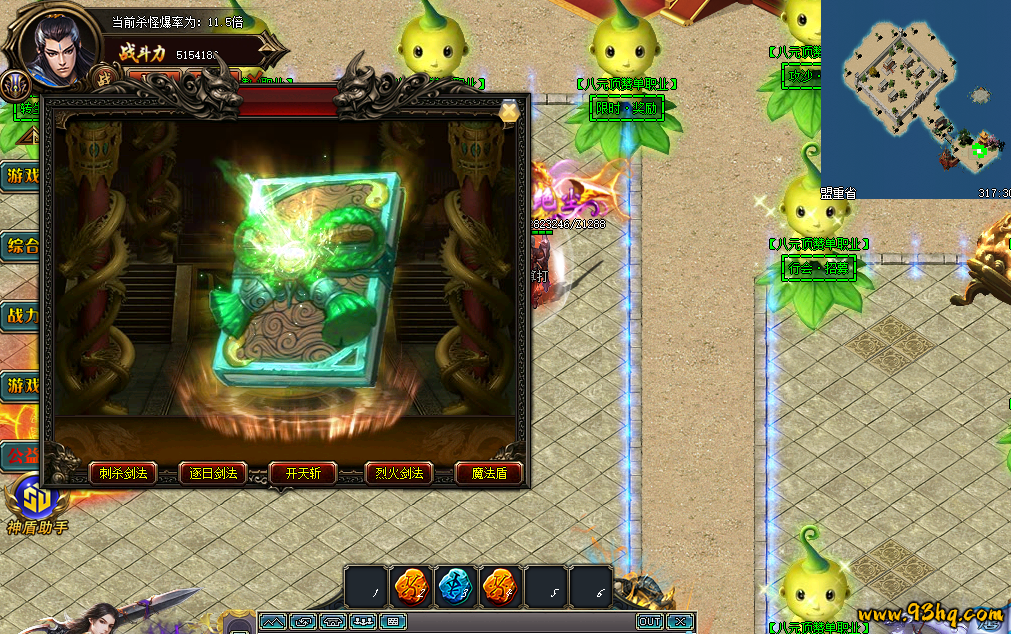Open the red 公益 side button
Screen dimensions: 1011x634
20,456
